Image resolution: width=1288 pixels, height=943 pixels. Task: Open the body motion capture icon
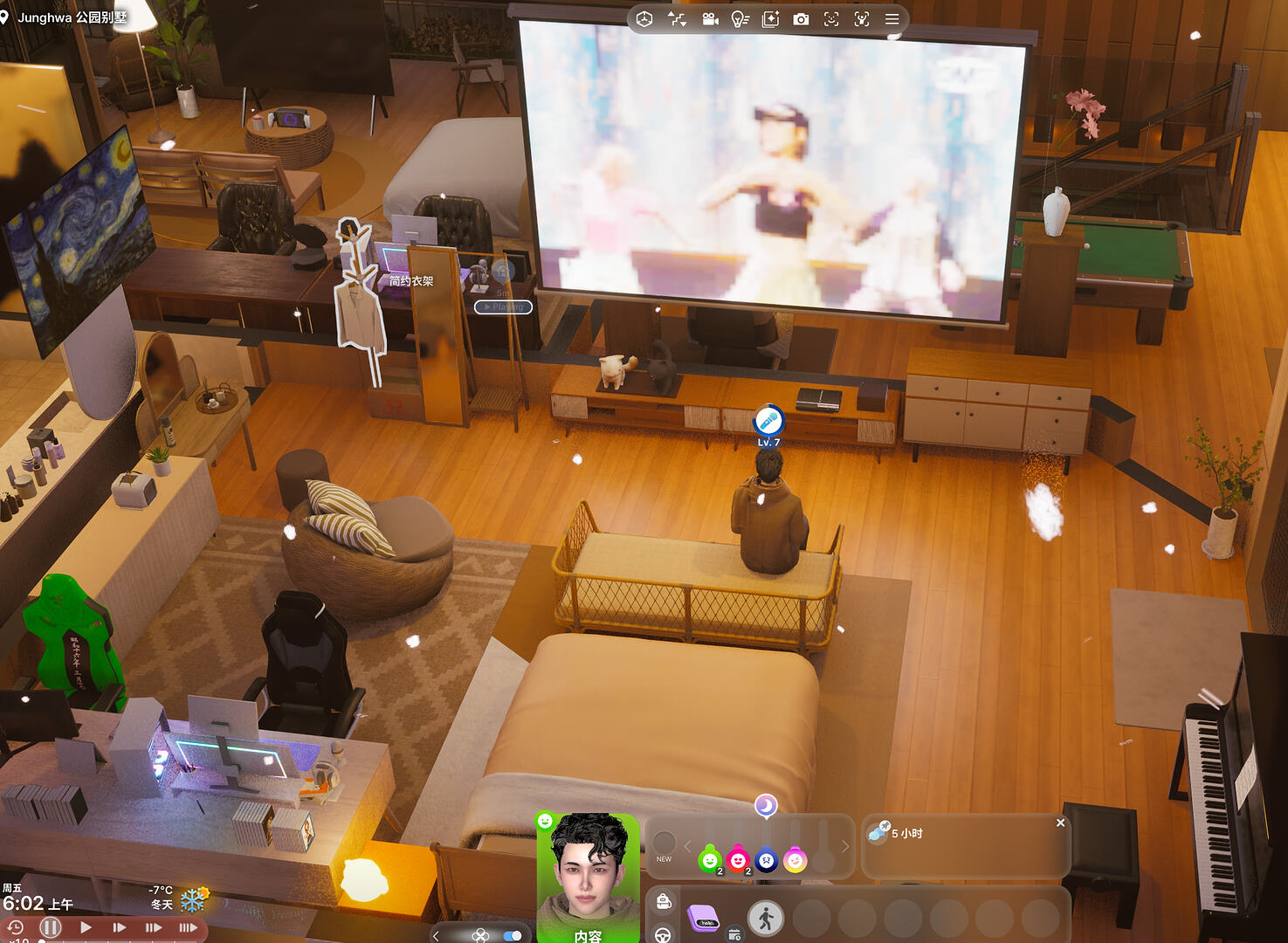[x=862, y=19]
